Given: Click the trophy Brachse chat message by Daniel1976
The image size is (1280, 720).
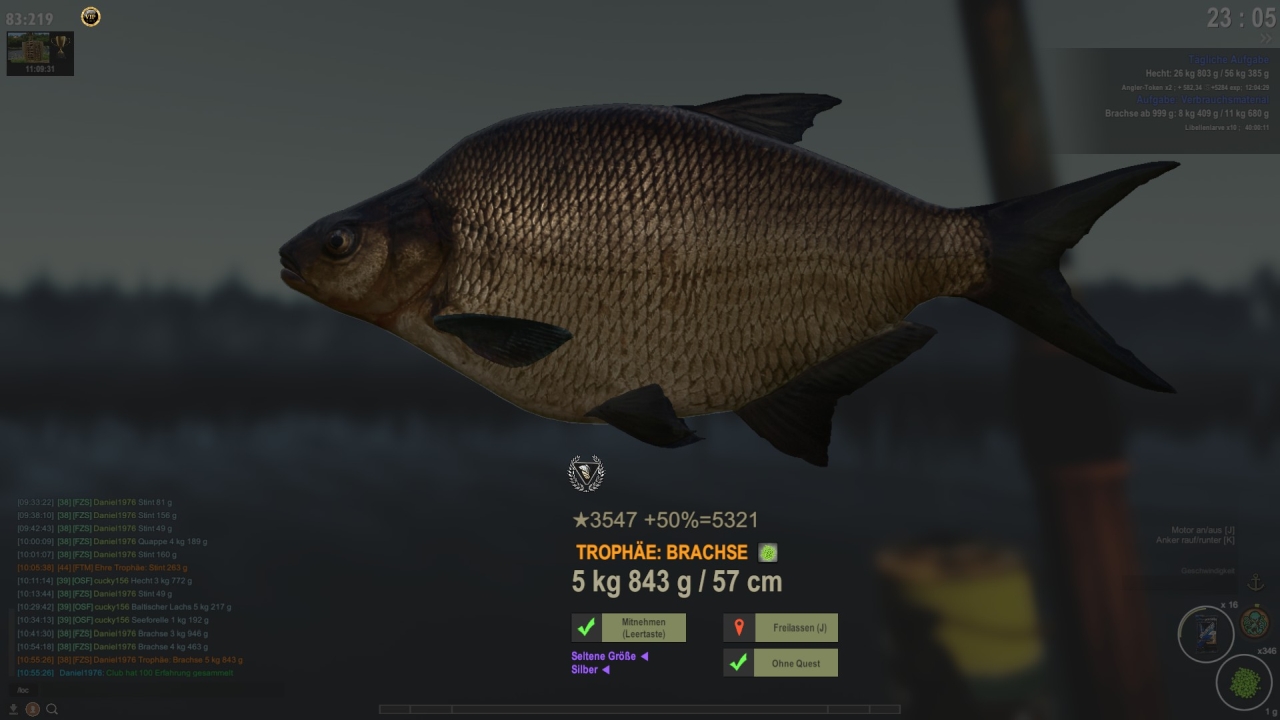Looking at the screenshot, I should pyautogui.click(x=150, y=660).
